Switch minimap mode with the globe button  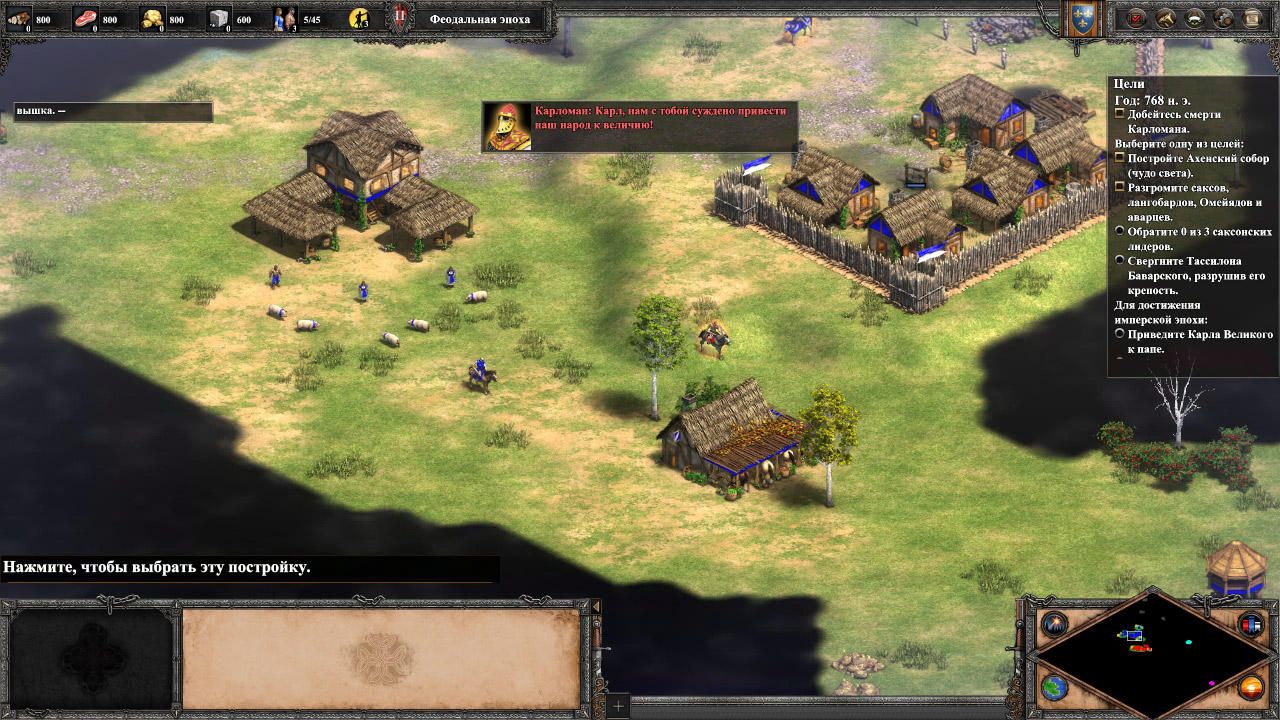(x=1052, y=688)
